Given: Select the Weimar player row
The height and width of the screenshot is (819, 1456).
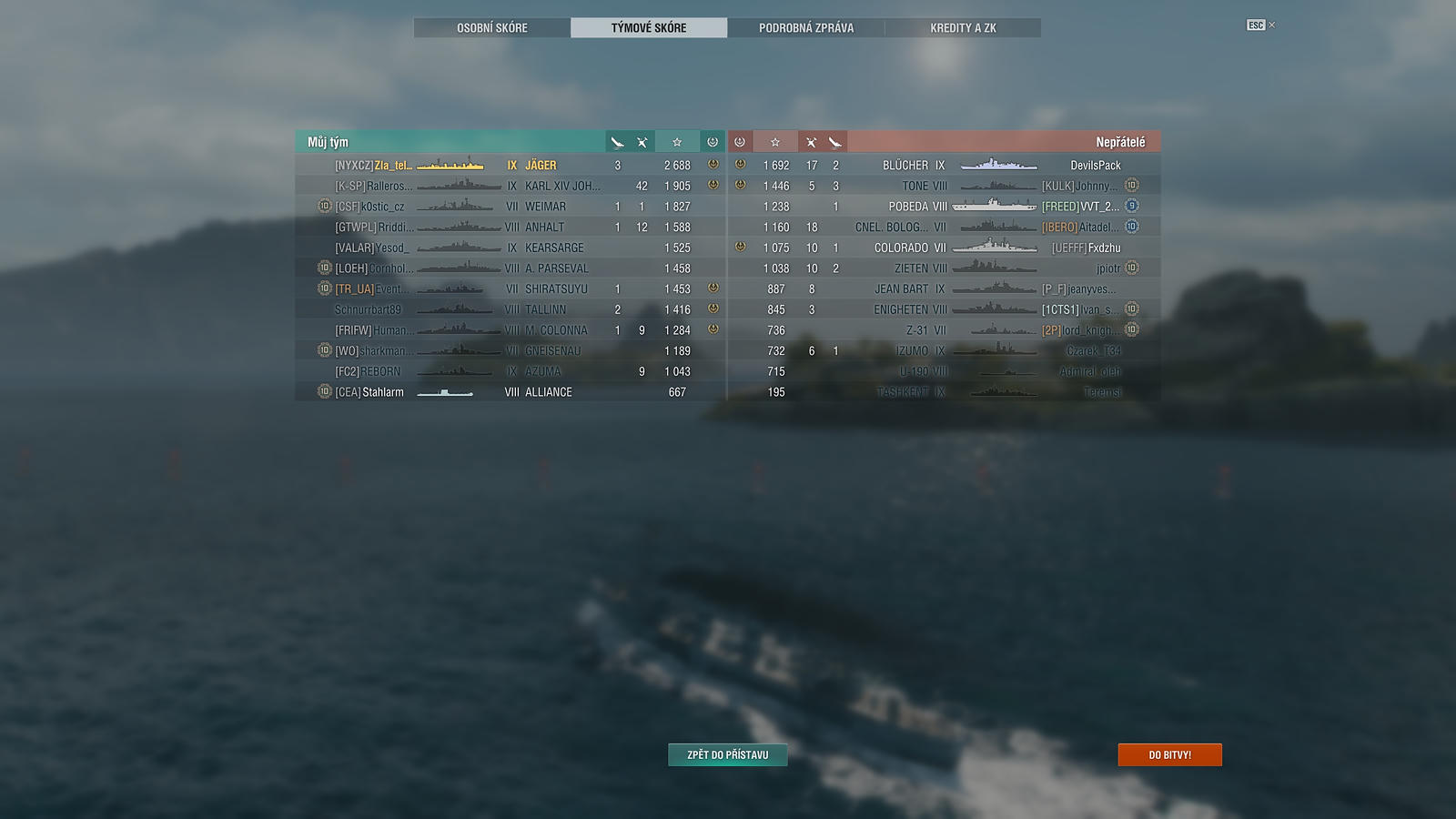Looking at the screenshot, I should (x=510, y=207).
